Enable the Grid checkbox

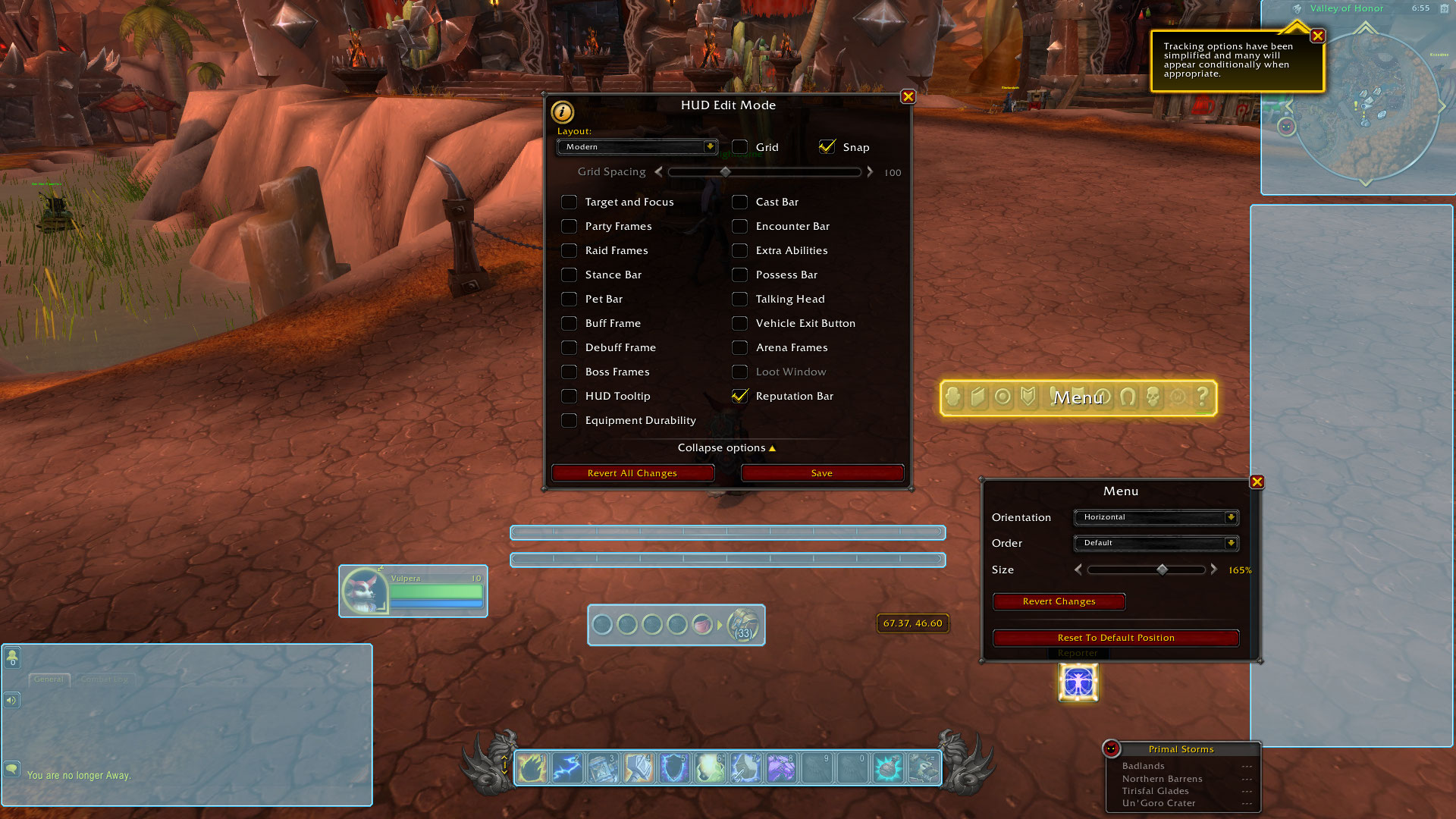pyautogui.click(x=739, y=147)
